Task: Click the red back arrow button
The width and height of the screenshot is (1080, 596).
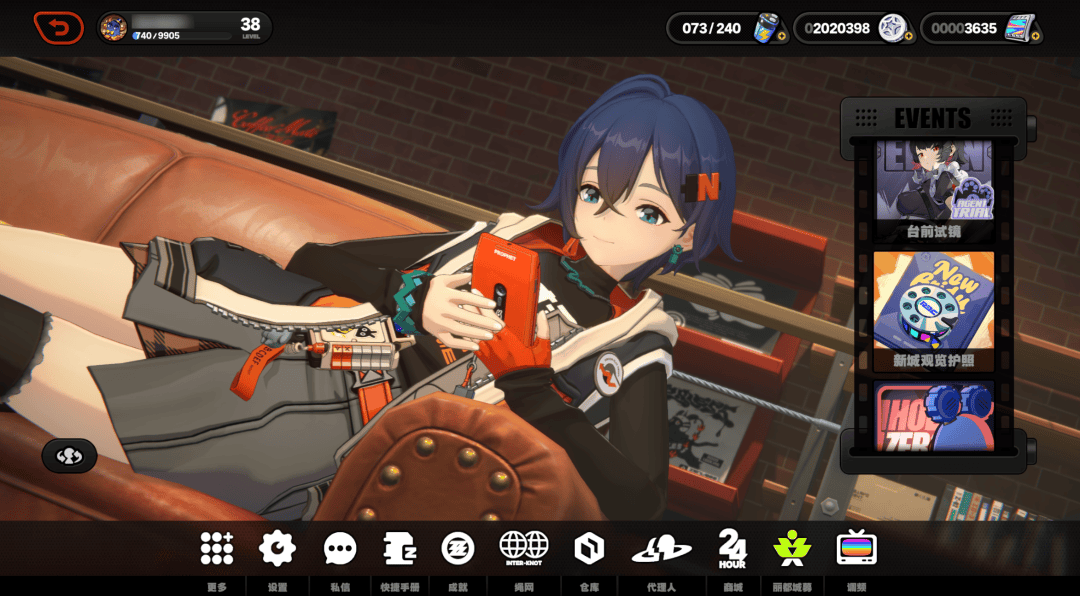Action: (58, 28)
